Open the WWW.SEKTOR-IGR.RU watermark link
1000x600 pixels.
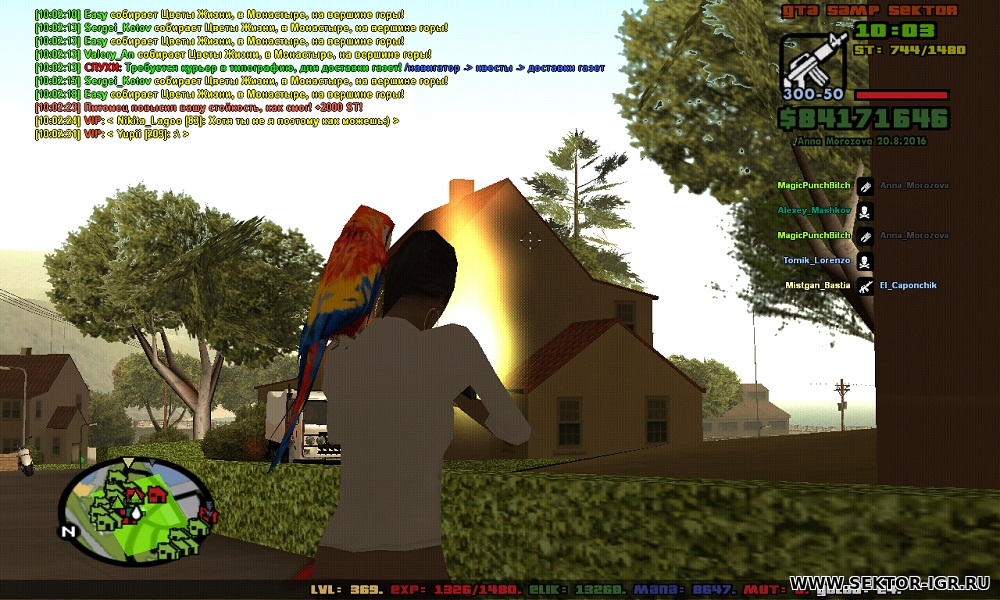[889, 582]
